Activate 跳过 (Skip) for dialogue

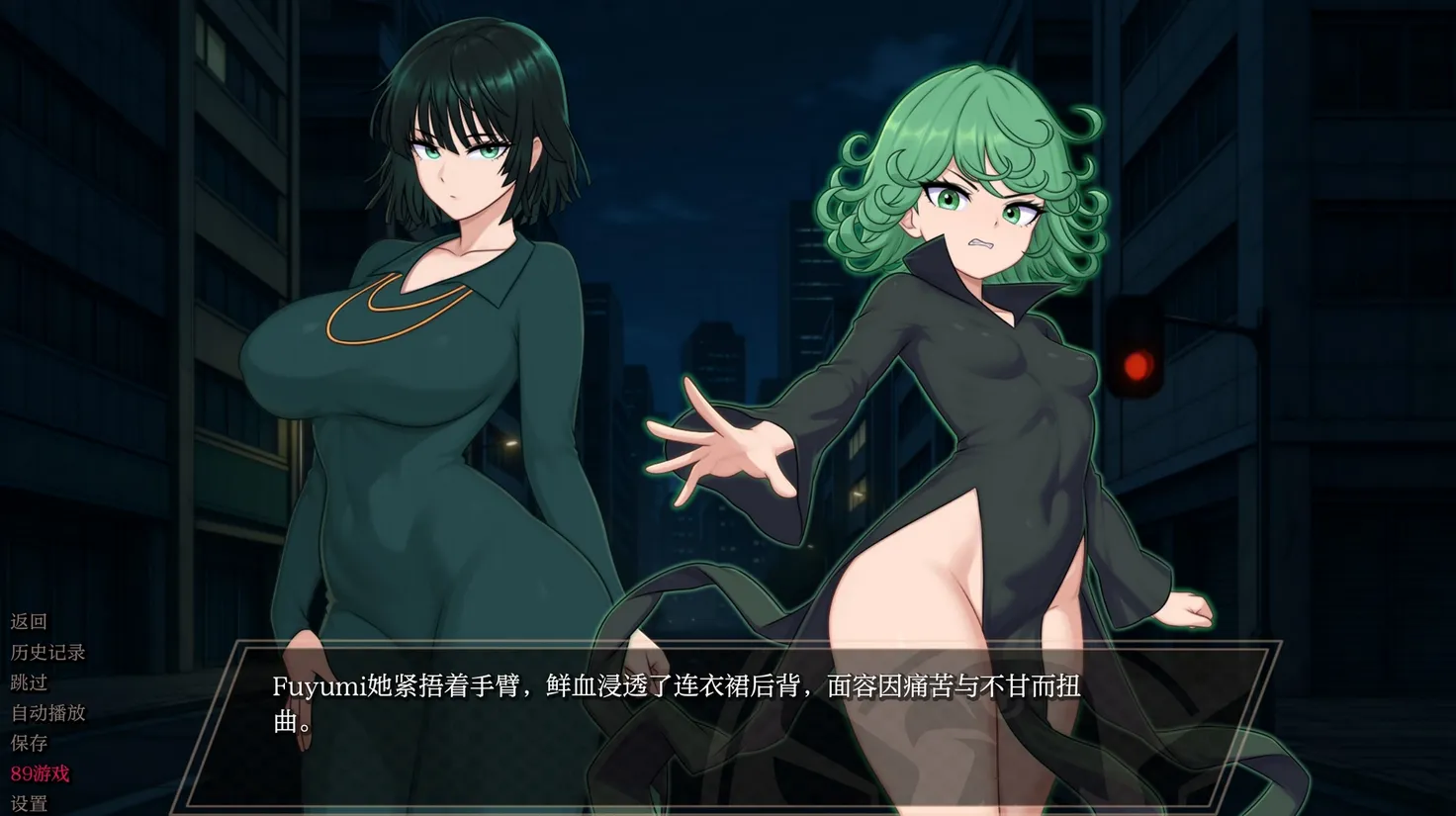tap(29, 682)
